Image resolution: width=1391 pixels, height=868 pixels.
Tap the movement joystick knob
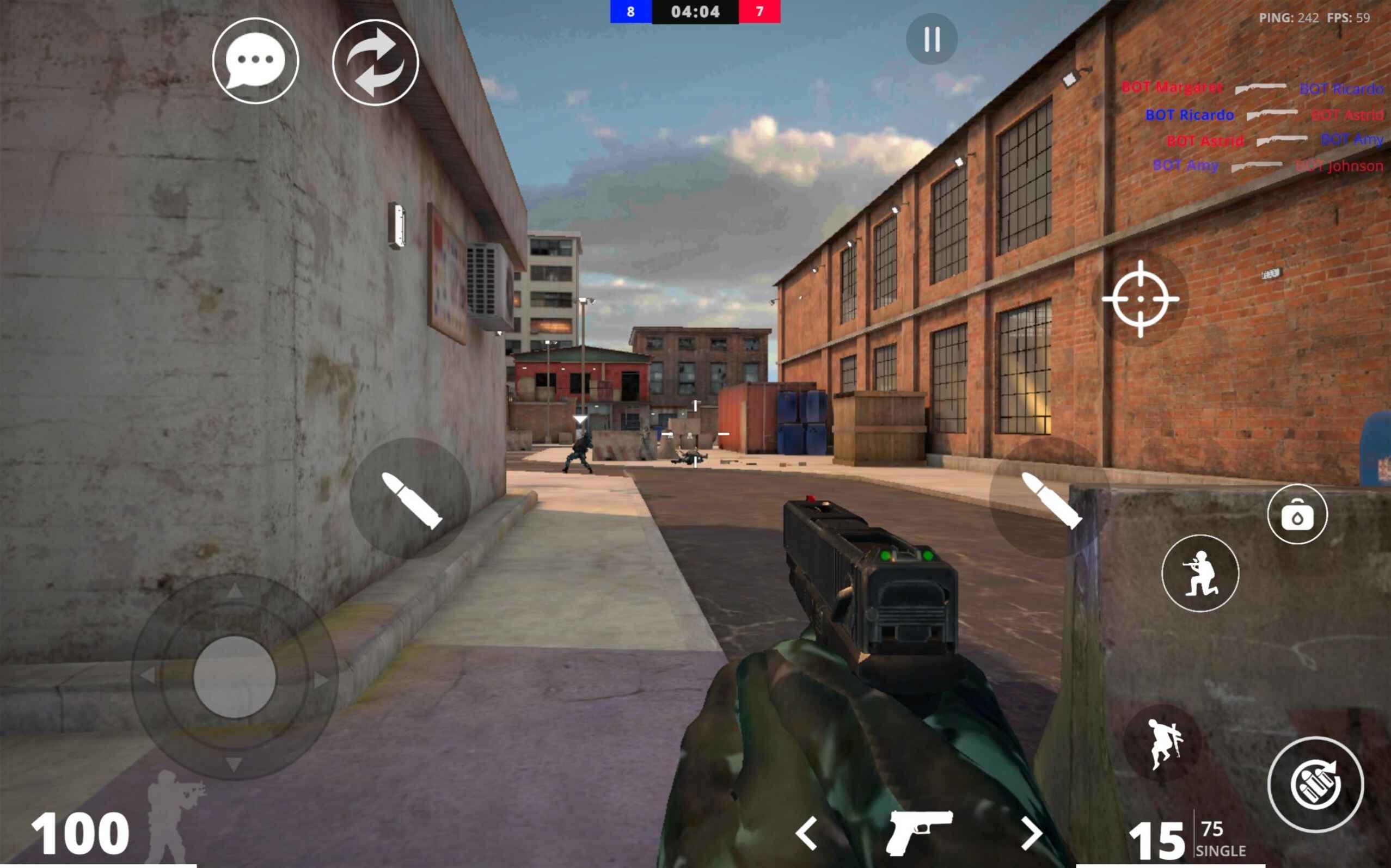(234, 677)
